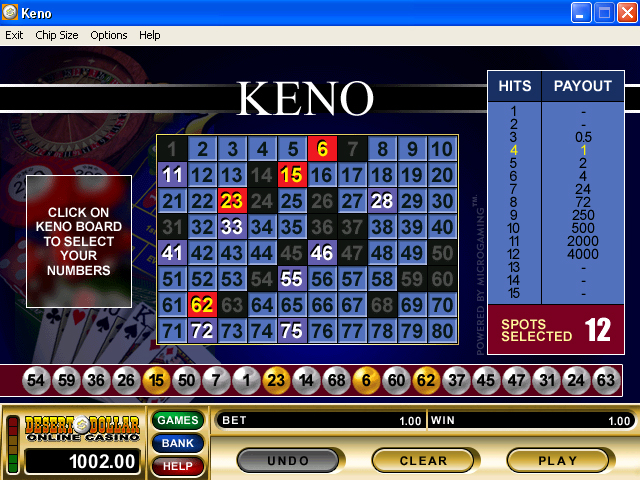Choose number 71 on the keno board

[x=172, y=331]
